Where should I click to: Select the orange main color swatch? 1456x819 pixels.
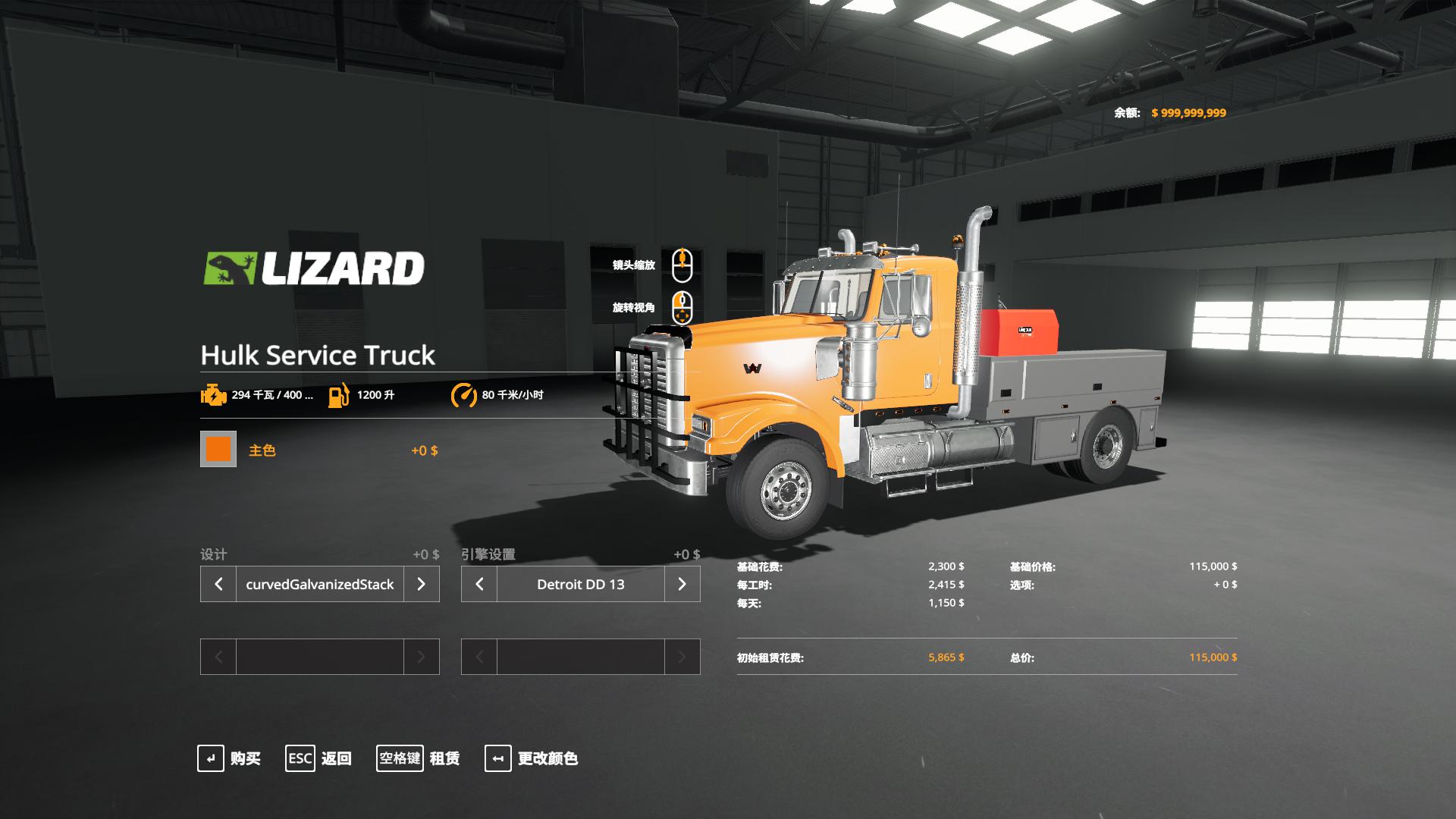click(x=218, y=449)
